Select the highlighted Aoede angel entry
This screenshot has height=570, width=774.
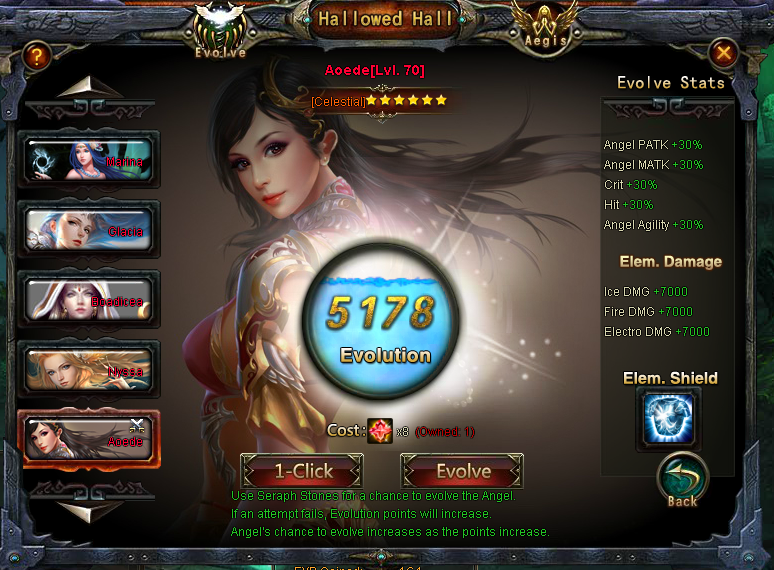89,438
